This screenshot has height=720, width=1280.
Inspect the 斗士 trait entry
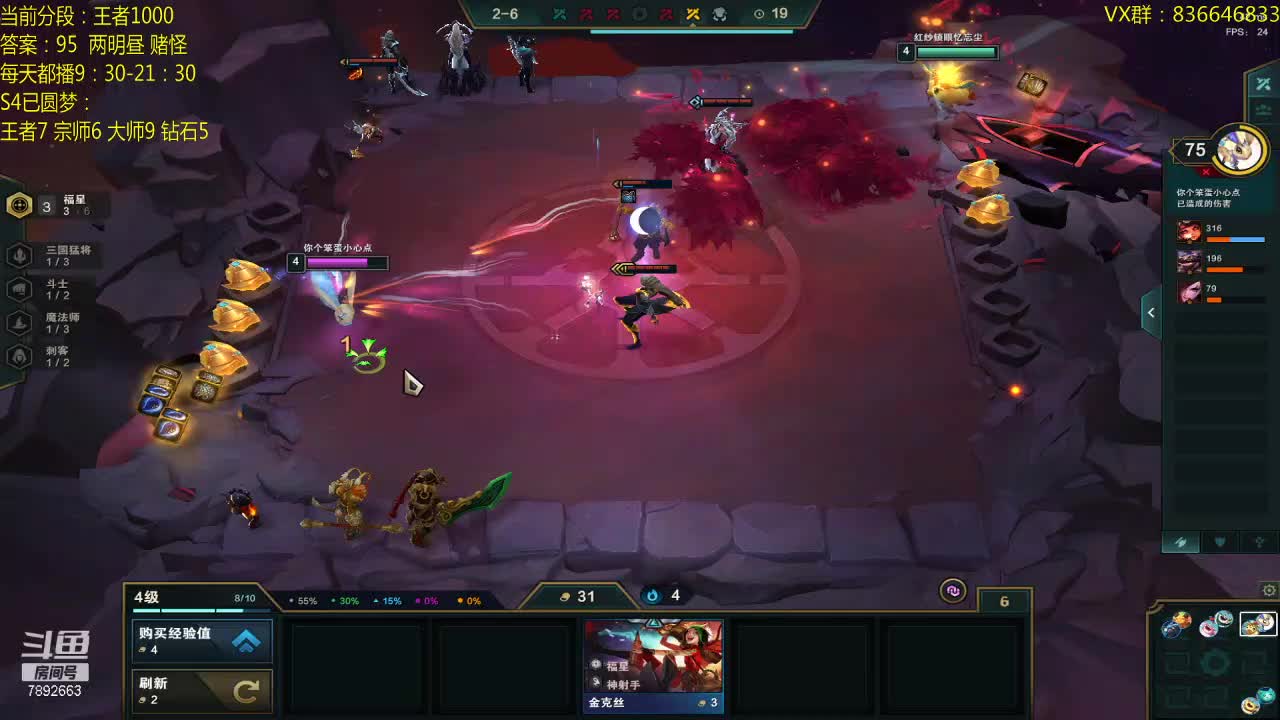point(19,289)
